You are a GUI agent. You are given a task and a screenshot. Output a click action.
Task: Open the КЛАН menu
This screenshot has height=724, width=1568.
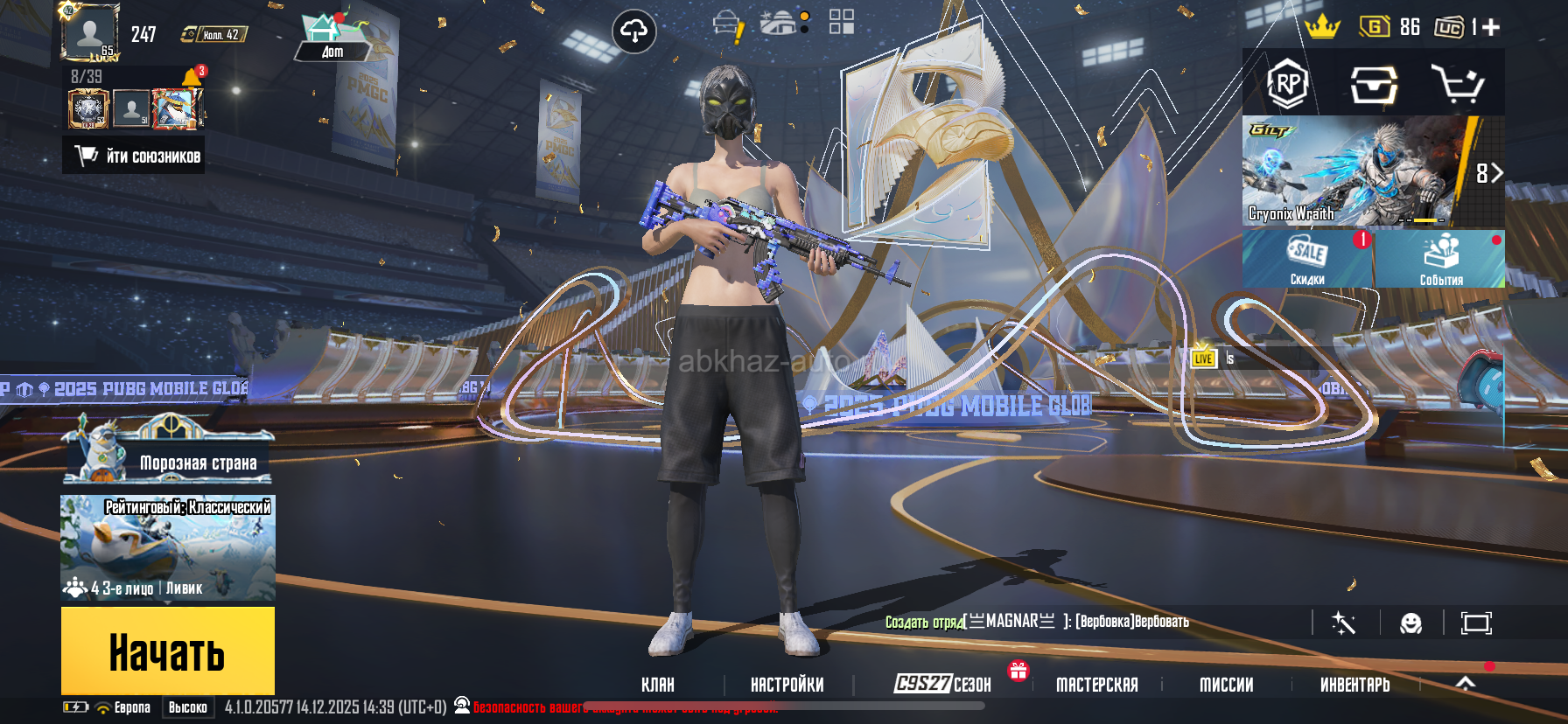(x=658, y=685)
